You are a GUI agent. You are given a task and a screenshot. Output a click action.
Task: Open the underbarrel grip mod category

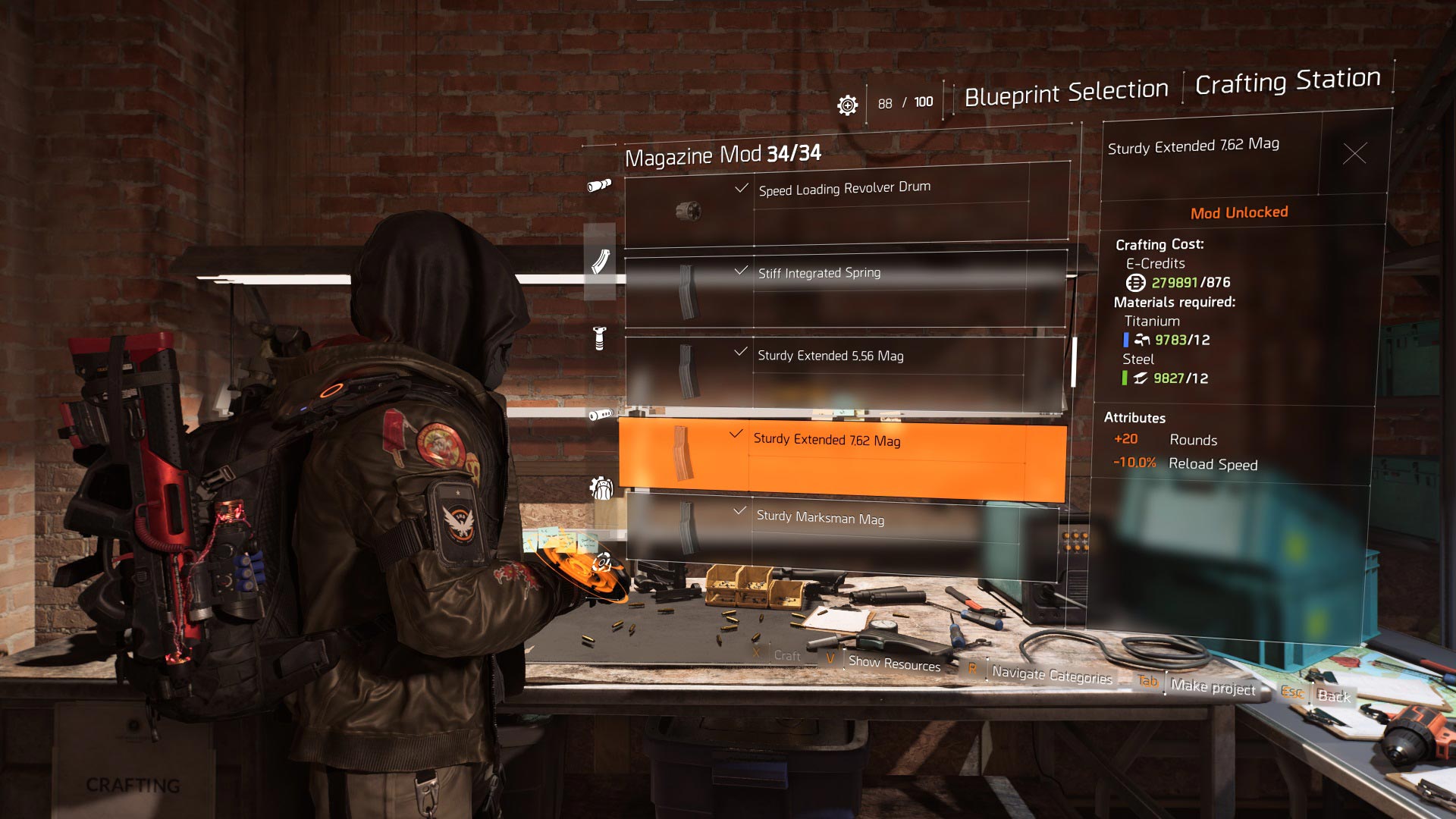(600, 338)
